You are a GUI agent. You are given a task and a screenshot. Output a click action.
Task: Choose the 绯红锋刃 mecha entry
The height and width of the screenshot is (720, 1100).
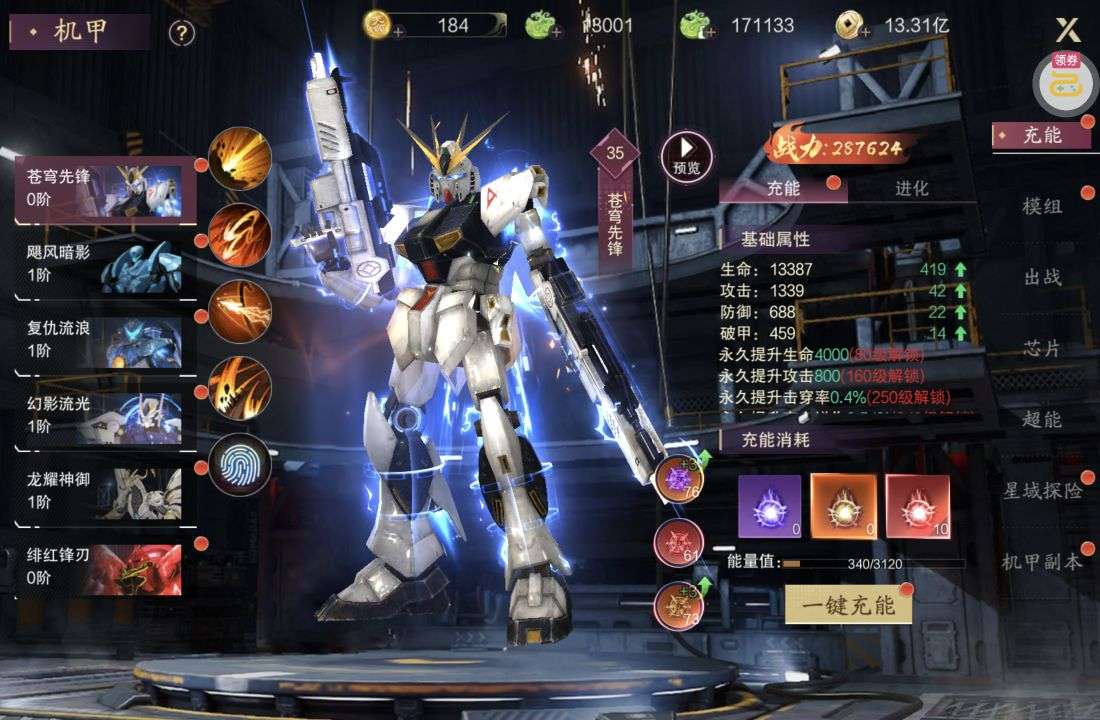tap(105, 567)
